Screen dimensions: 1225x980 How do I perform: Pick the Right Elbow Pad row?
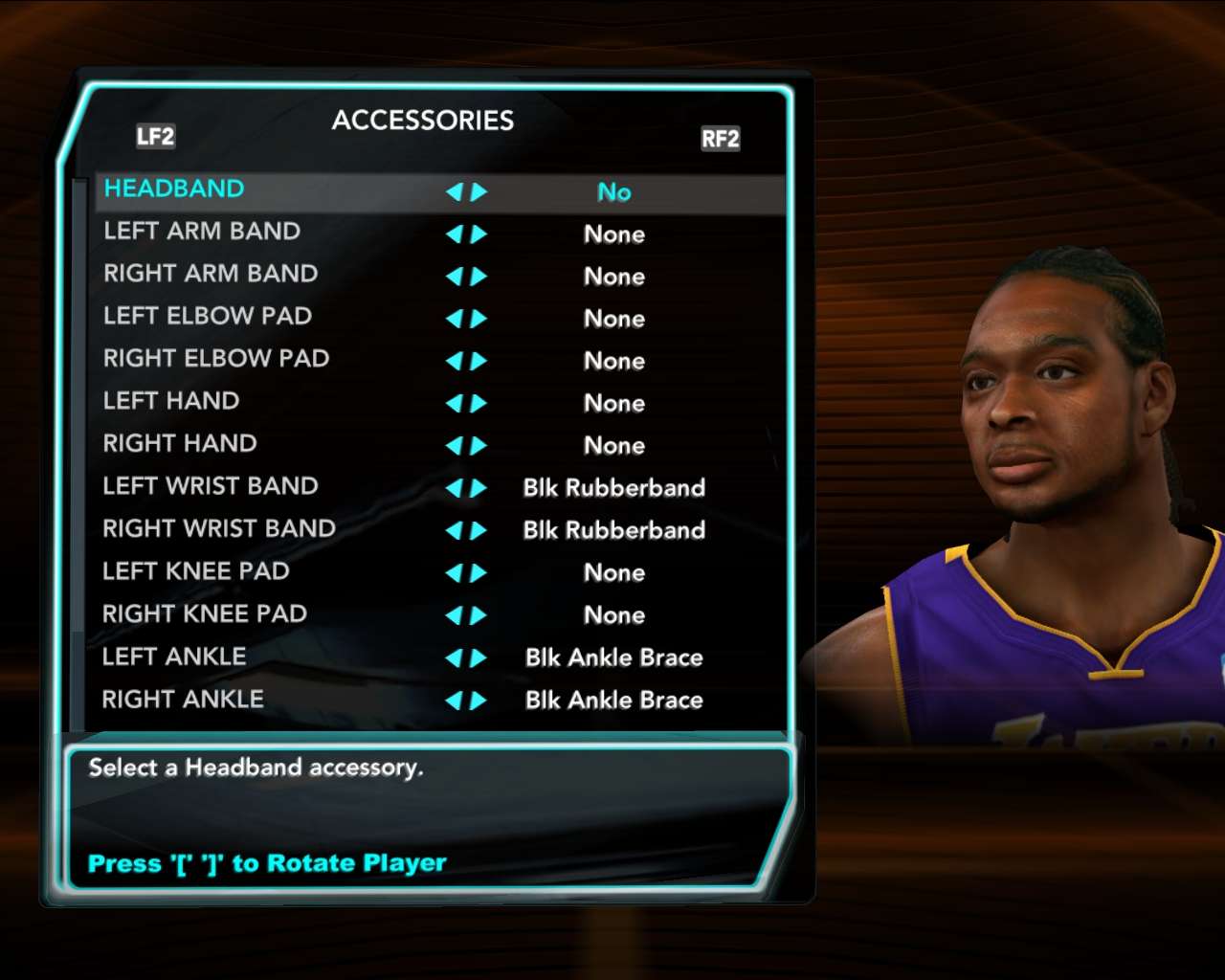(216, 359)
